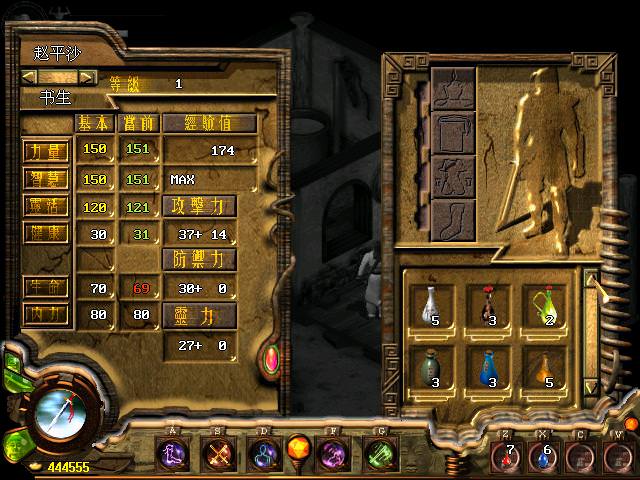The height and width of the screenshot is (480, 640).
Task: Activate the blue meditating figure skill
Action: (x=263, y=455)
